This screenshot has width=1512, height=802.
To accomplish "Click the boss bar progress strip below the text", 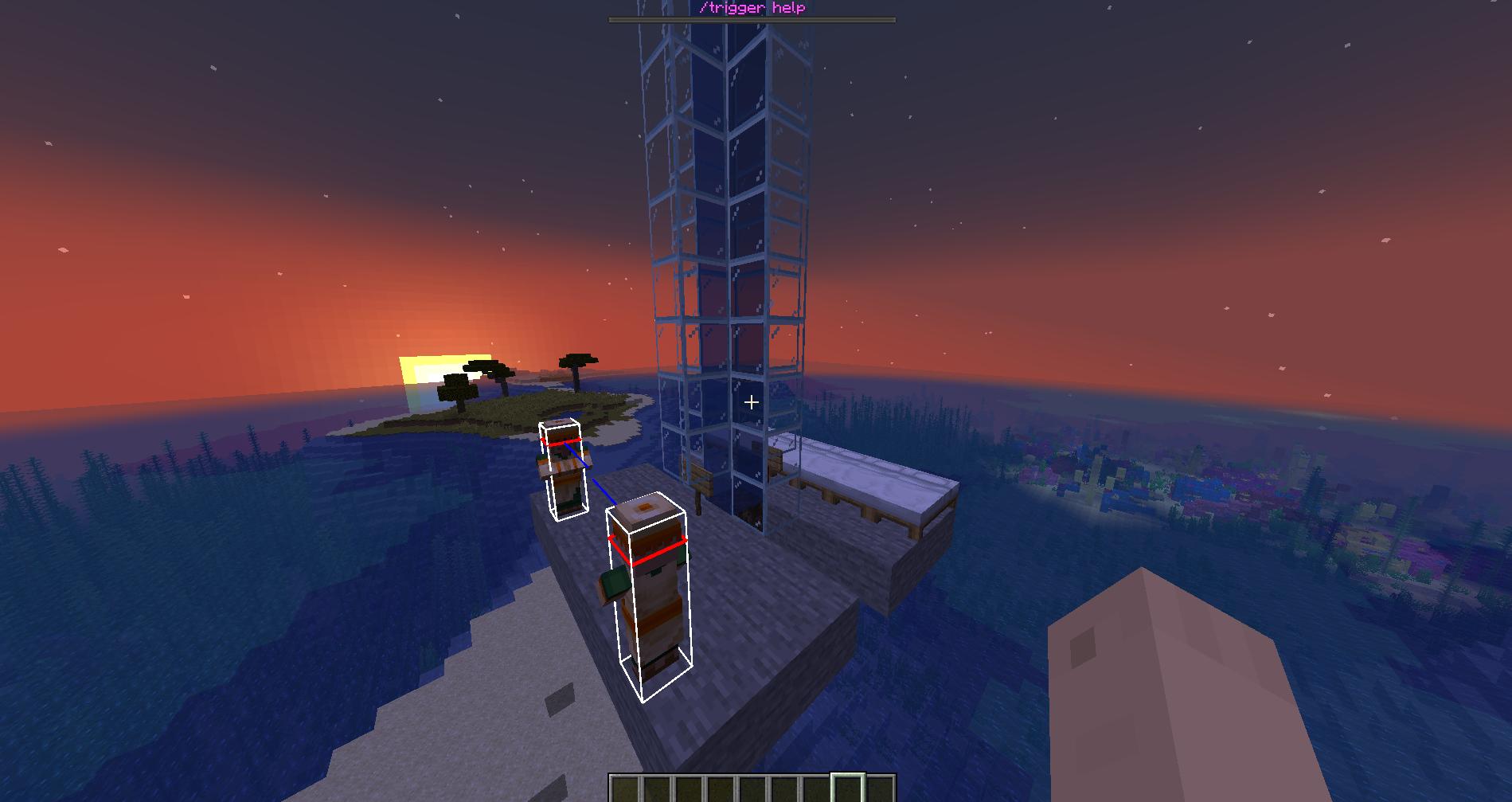I will 752,19.
